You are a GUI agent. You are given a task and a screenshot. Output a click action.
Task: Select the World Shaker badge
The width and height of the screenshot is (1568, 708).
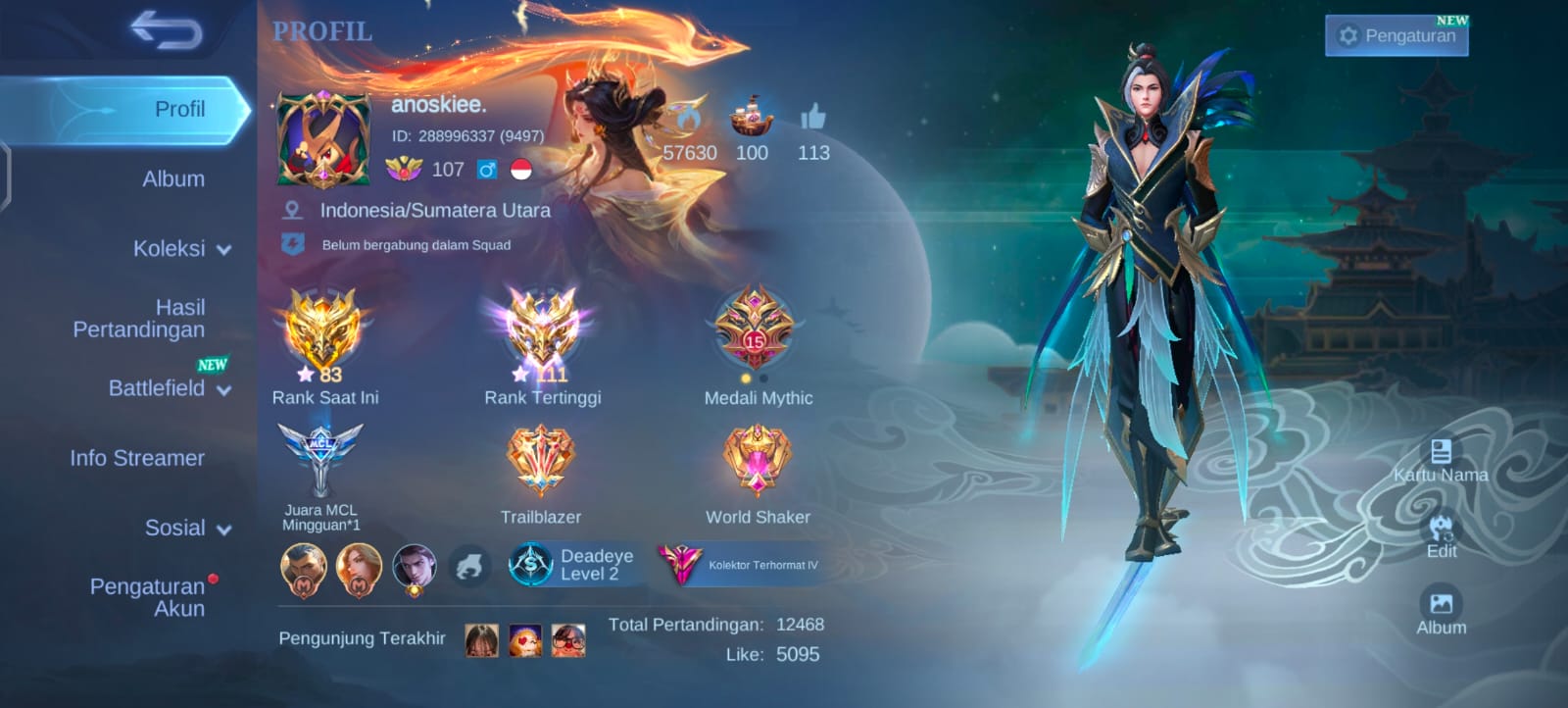pyautogui.click(x=757, y=461)
